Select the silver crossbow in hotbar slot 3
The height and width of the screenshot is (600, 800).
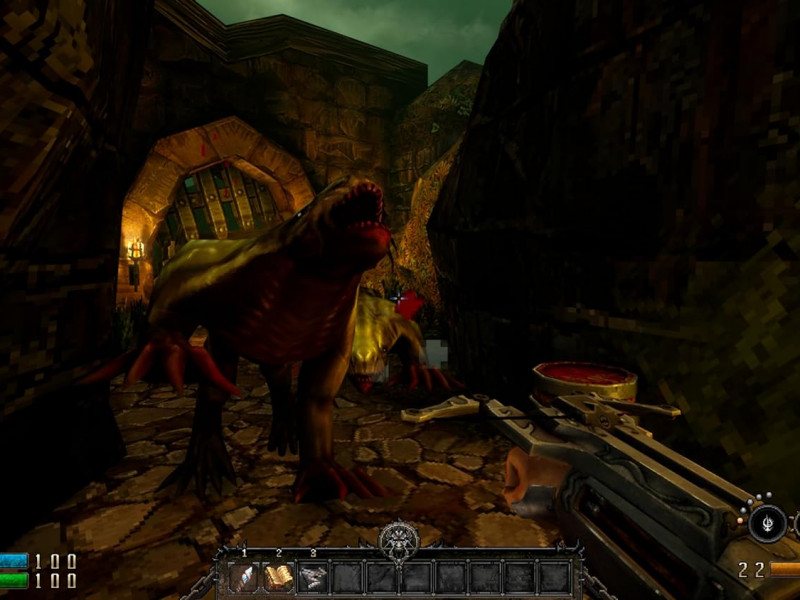[312, 577]
